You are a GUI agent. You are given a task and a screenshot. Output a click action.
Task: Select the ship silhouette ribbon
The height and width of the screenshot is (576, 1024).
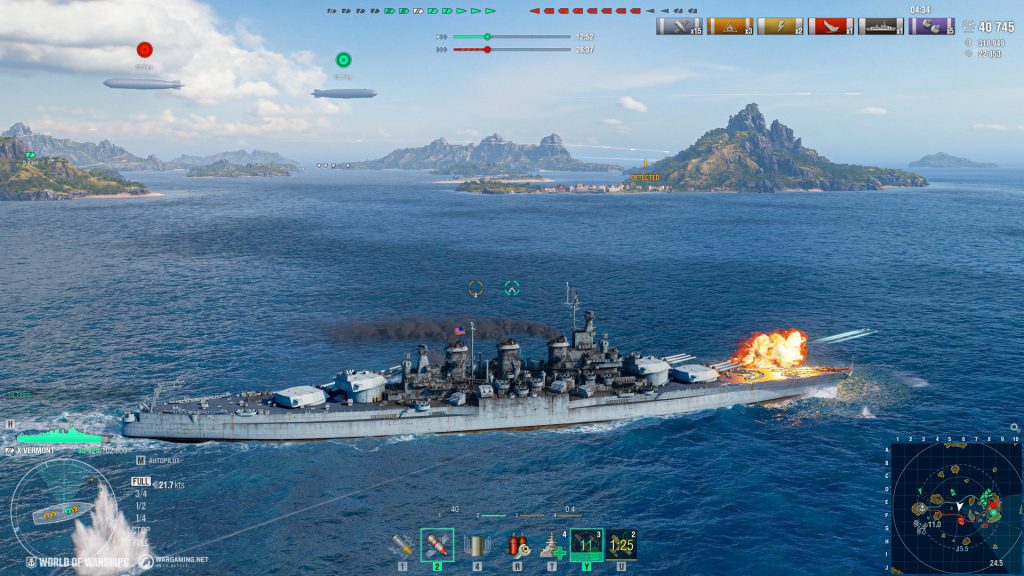880,26
